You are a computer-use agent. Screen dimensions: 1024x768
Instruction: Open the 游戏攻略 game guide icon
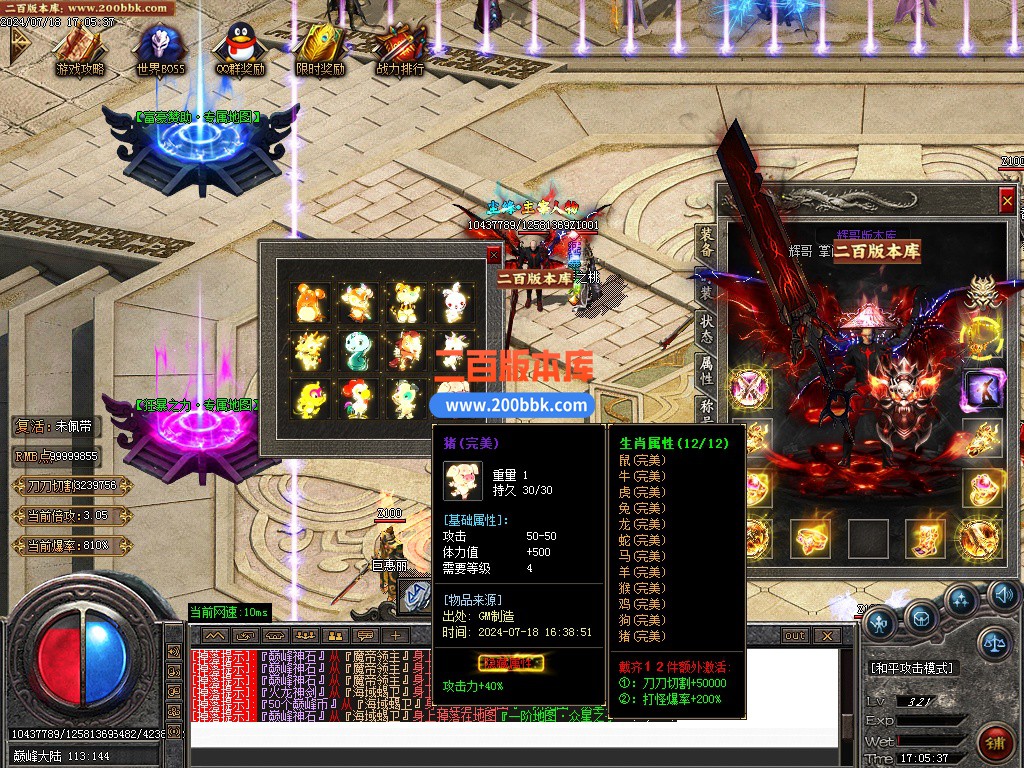point(80,47)
